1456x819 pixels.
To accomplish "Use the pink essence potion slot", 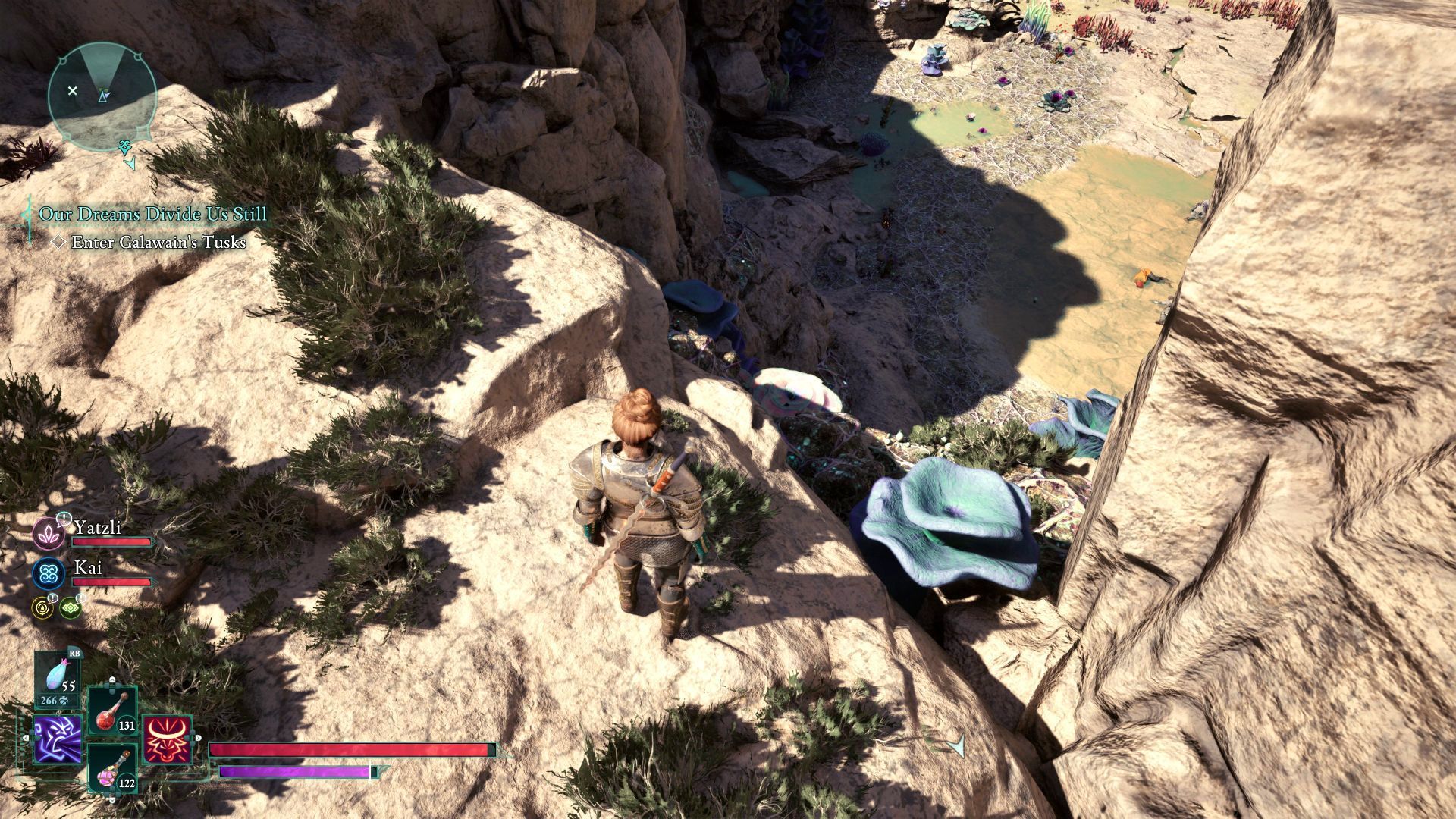I will [113, 768].
